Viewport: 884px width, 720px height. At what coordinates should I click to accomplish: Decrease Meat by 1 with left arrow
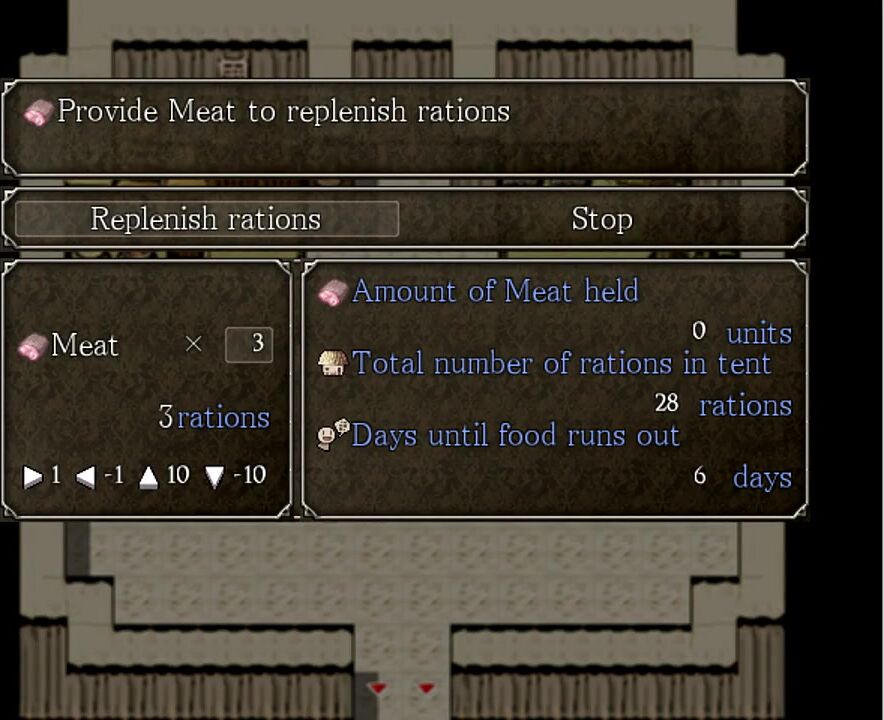point(86,477)
